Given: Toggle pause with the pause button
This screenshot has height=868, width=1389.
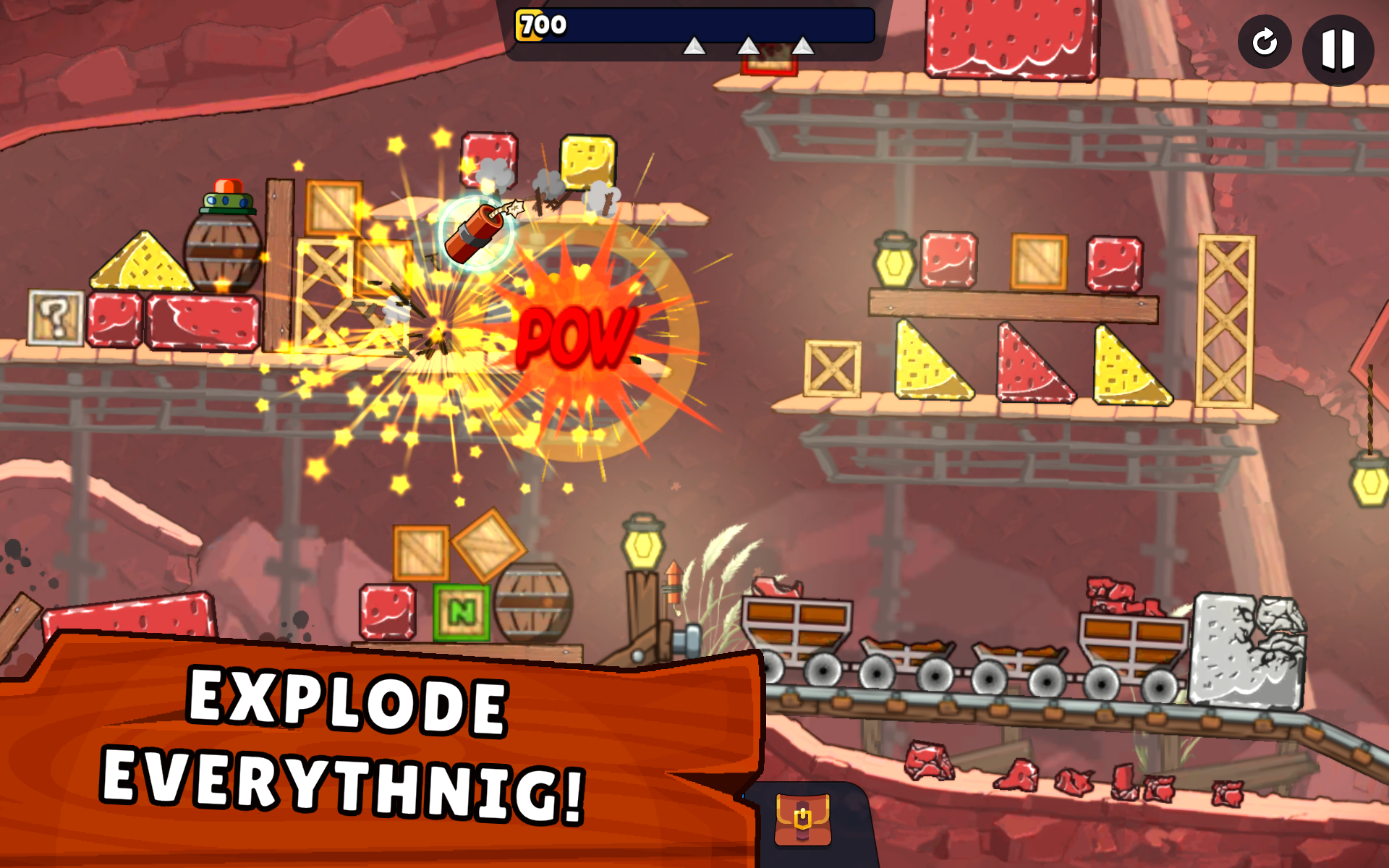Looking at the screenshot, I should pos(1337,48).
